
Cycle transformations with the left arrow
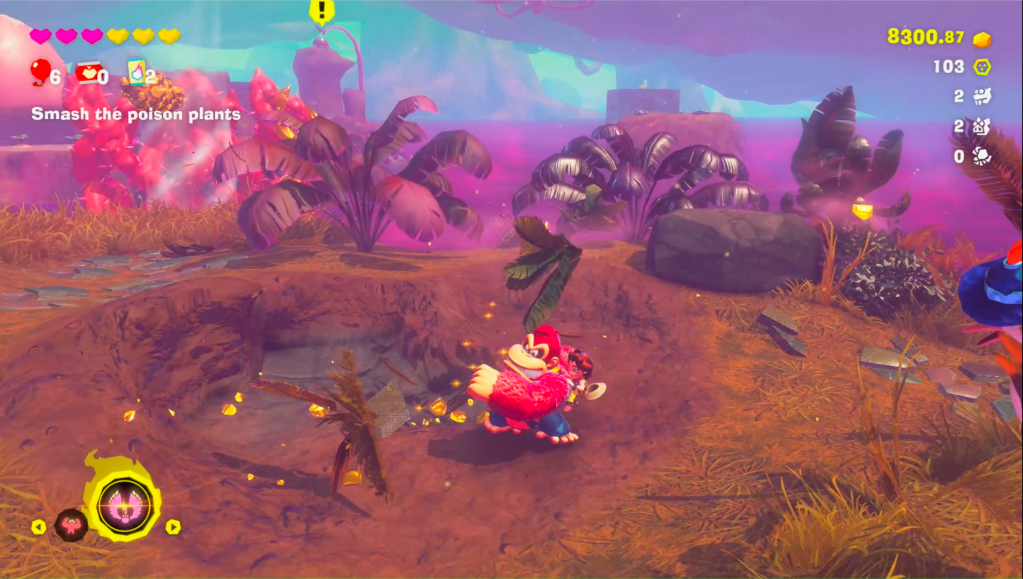tap(39, 526)
